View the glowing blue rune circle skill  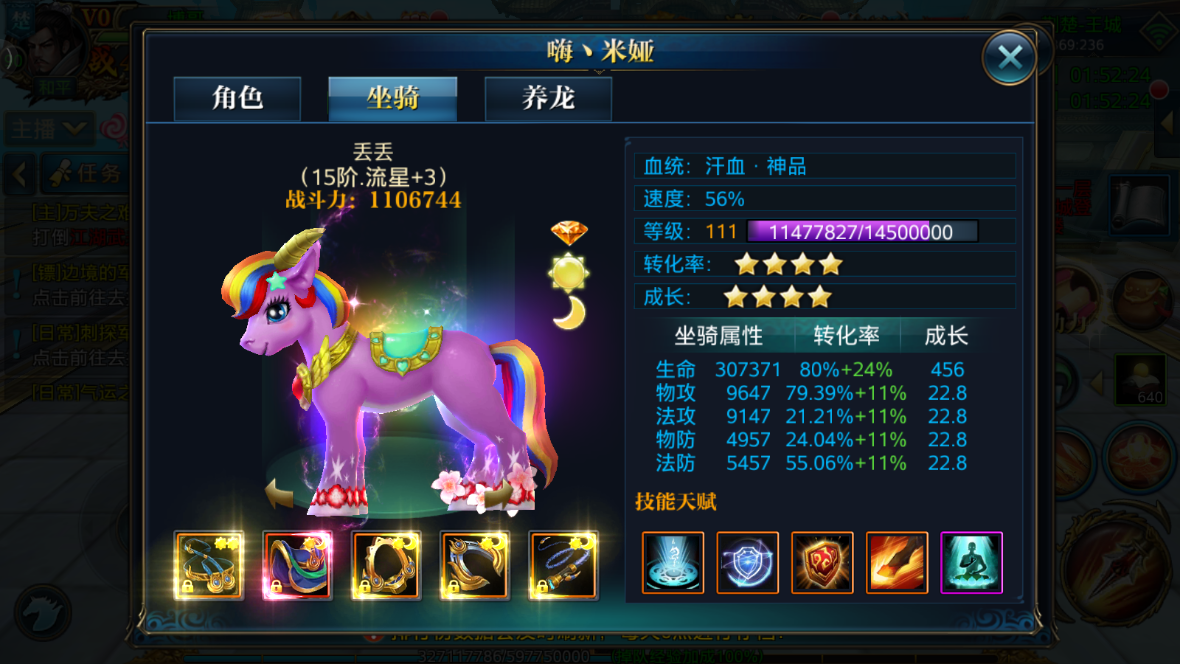(x=673, y=563)
